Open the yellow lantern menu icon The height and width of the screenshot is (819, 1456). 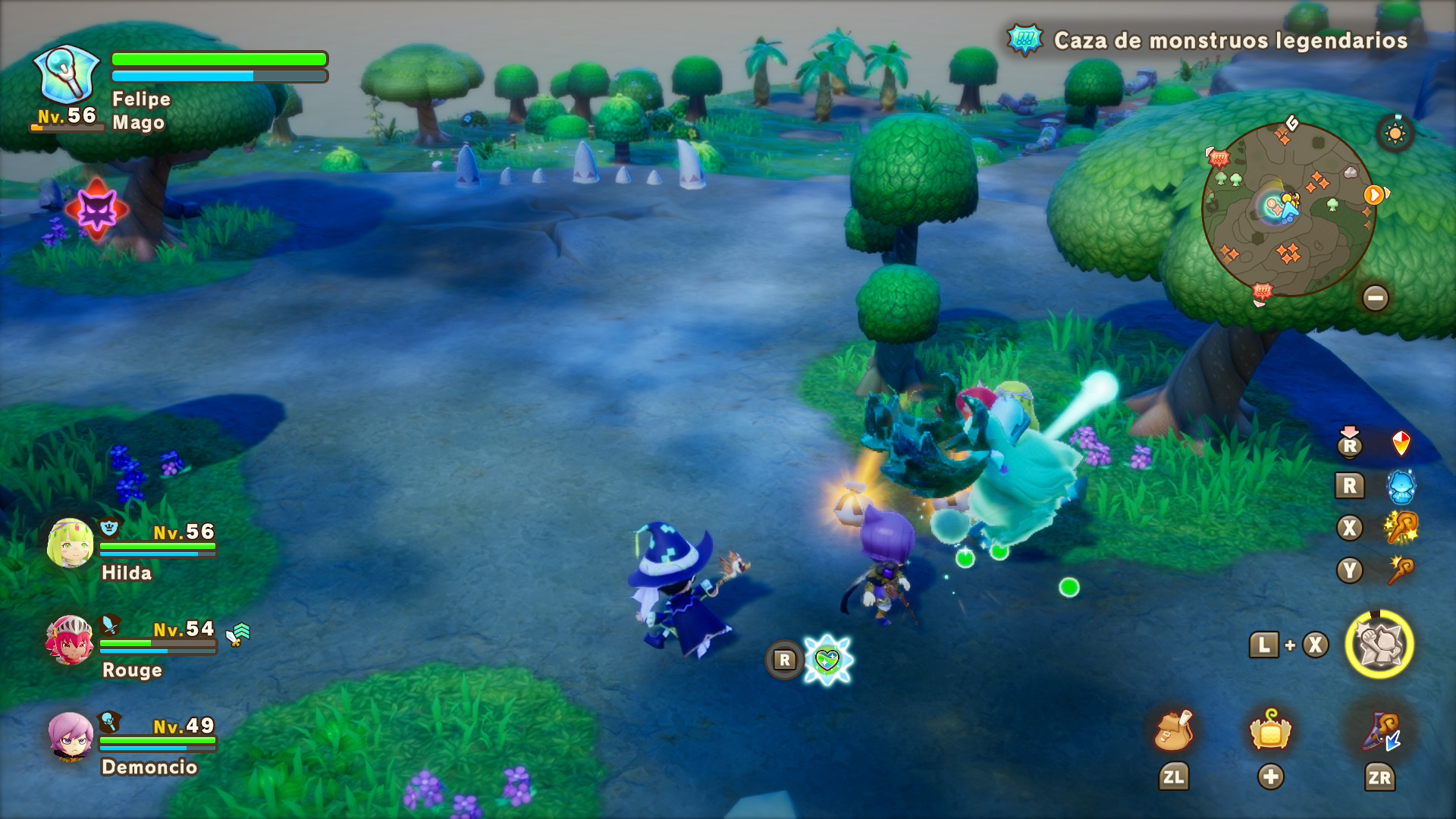[x=1270, y=731]
